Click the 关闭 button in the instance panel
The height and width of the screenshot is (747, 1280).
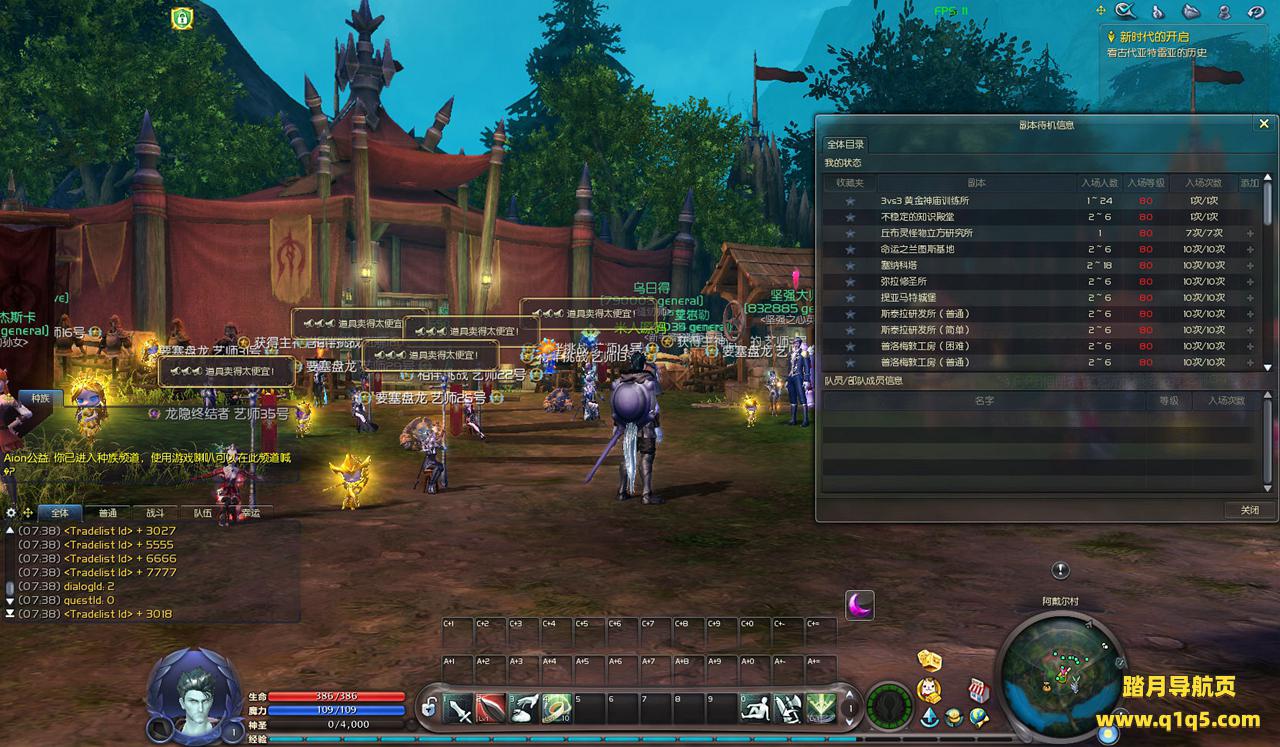click(1249, 510)
